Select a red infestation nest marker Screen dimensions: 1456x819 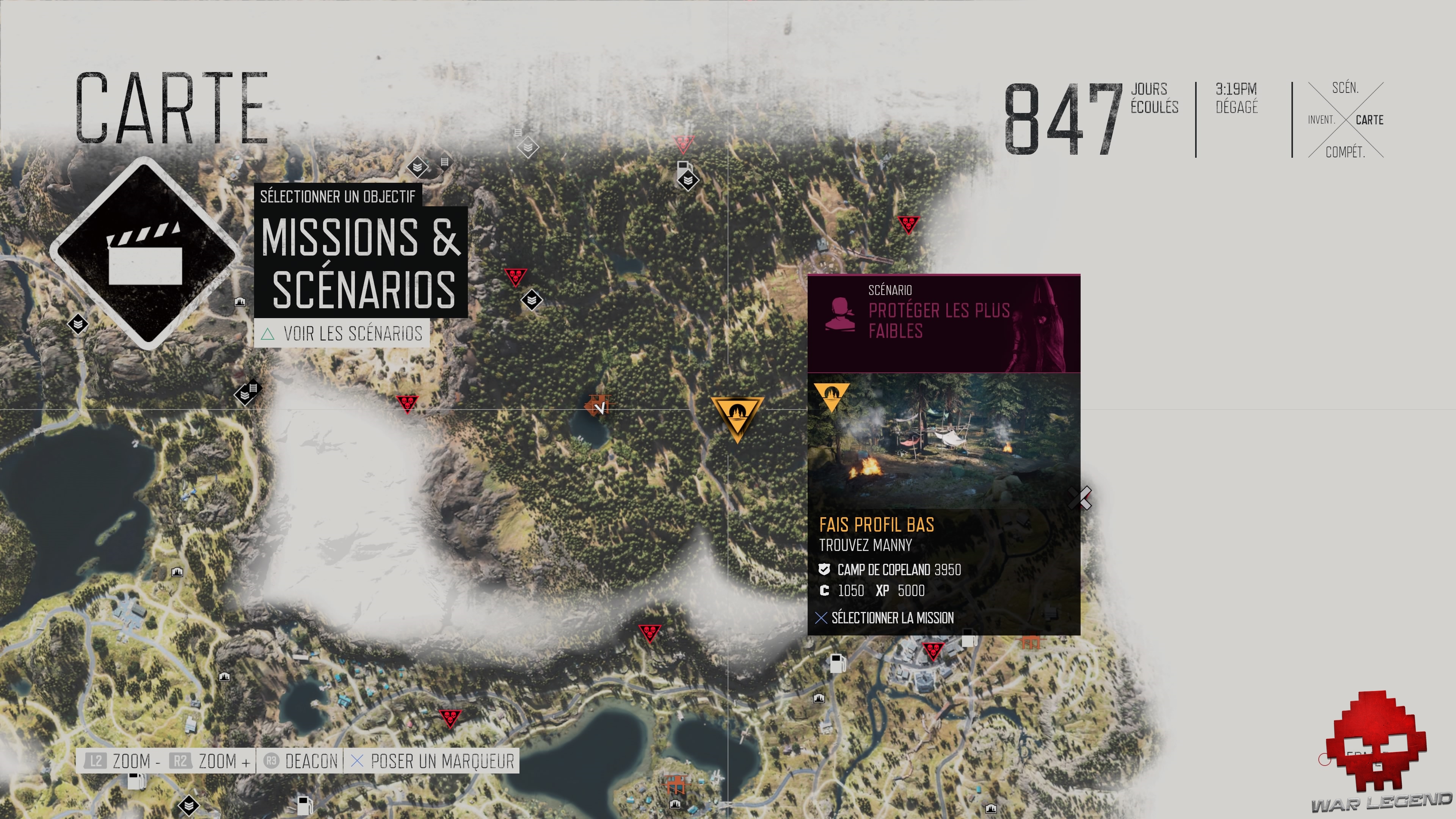(x=516, y=277)
